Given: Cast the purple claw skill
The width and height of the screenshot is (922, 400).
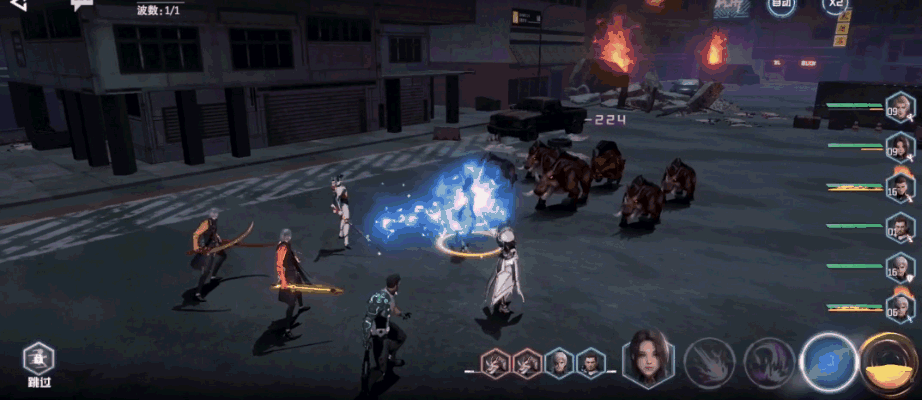Looking at the screenshot, I should coord(769,362).
